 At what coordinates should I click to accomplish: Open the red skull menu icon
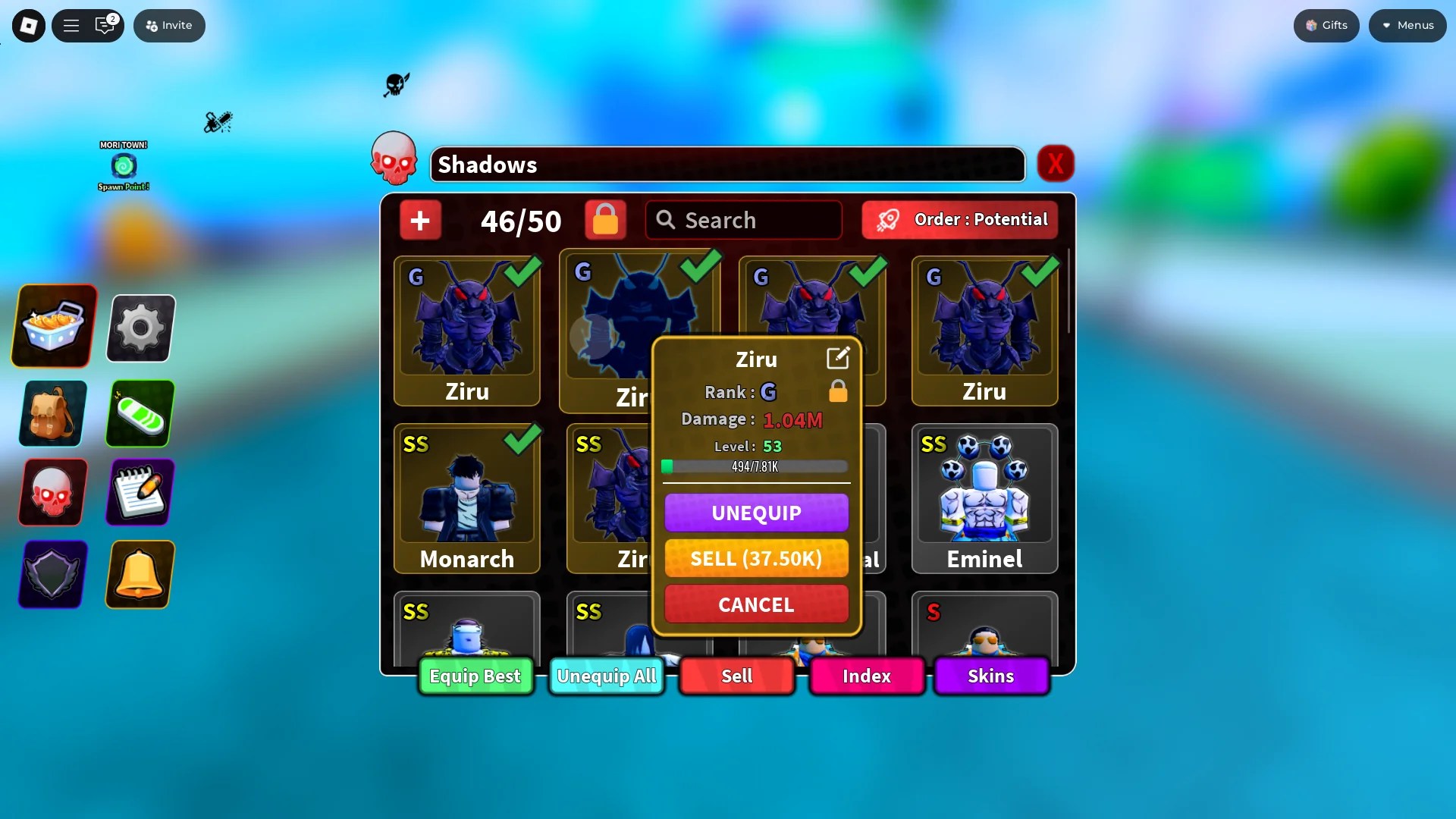(x=51, y=493)
